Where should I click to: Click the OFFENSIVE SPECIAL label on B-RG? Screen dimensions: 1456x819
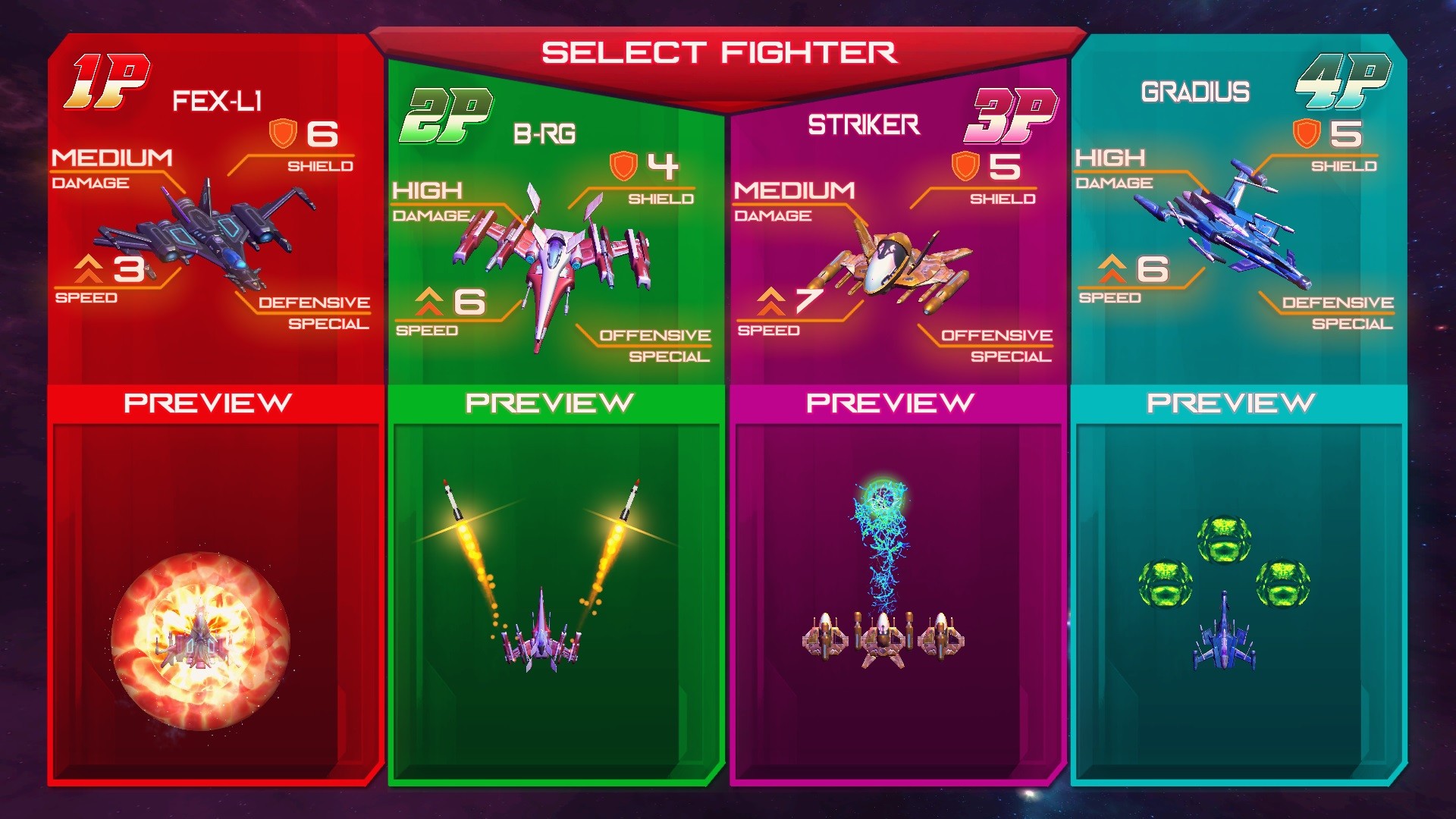pos(656,346)
